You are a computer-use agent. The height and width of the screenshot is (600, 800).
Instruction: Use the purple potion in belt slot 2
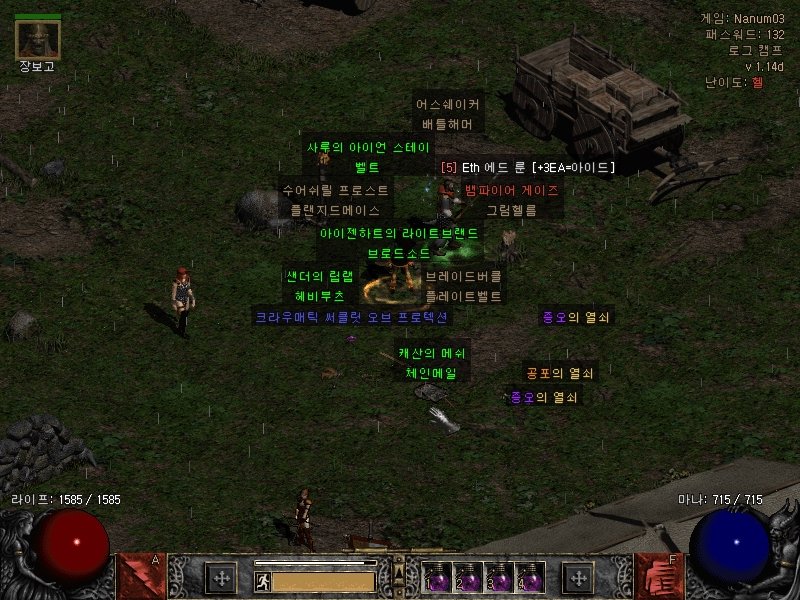tap(466, 579)
